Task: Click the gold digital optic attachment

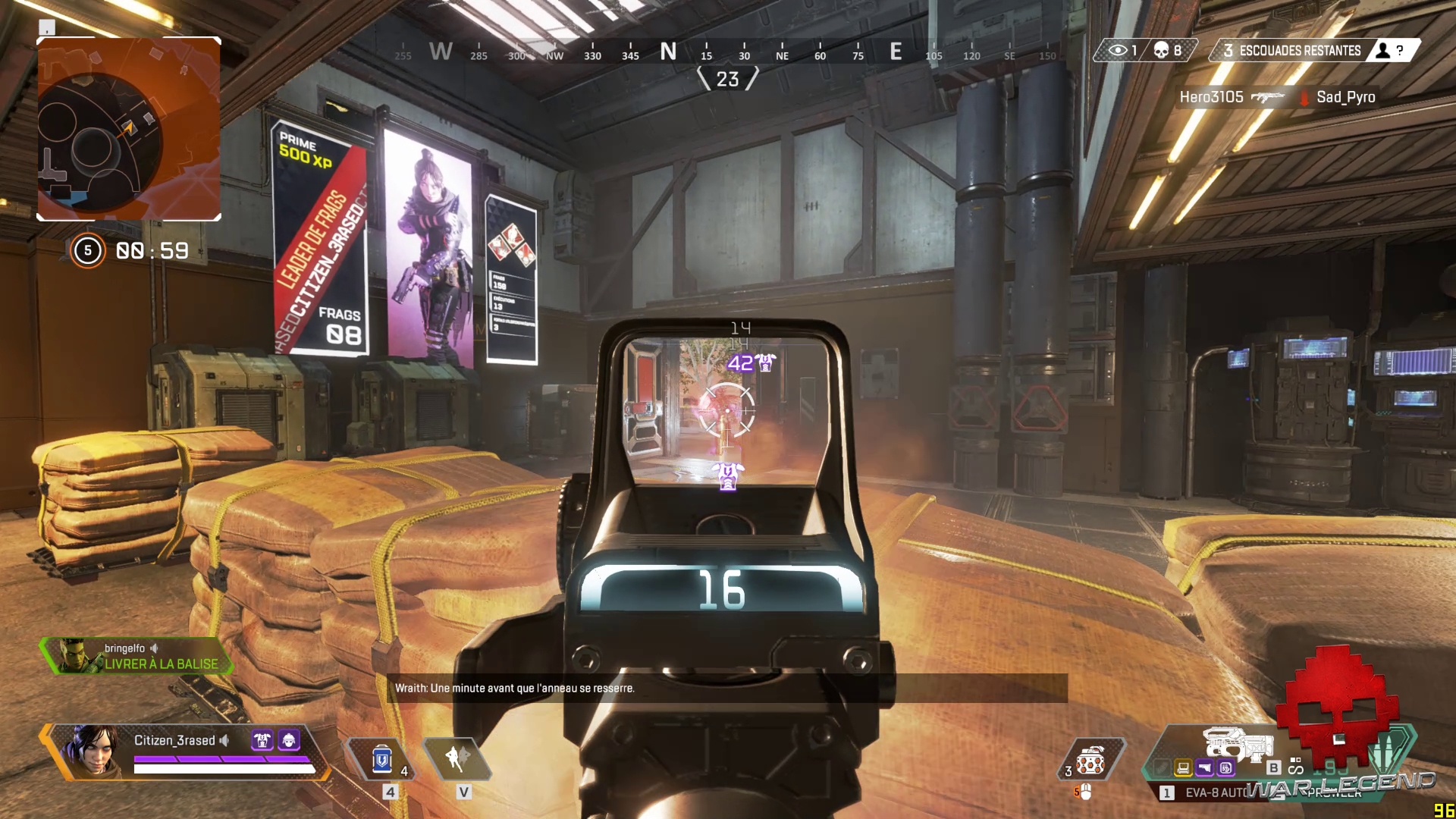Action: (x=1183, y=768)
